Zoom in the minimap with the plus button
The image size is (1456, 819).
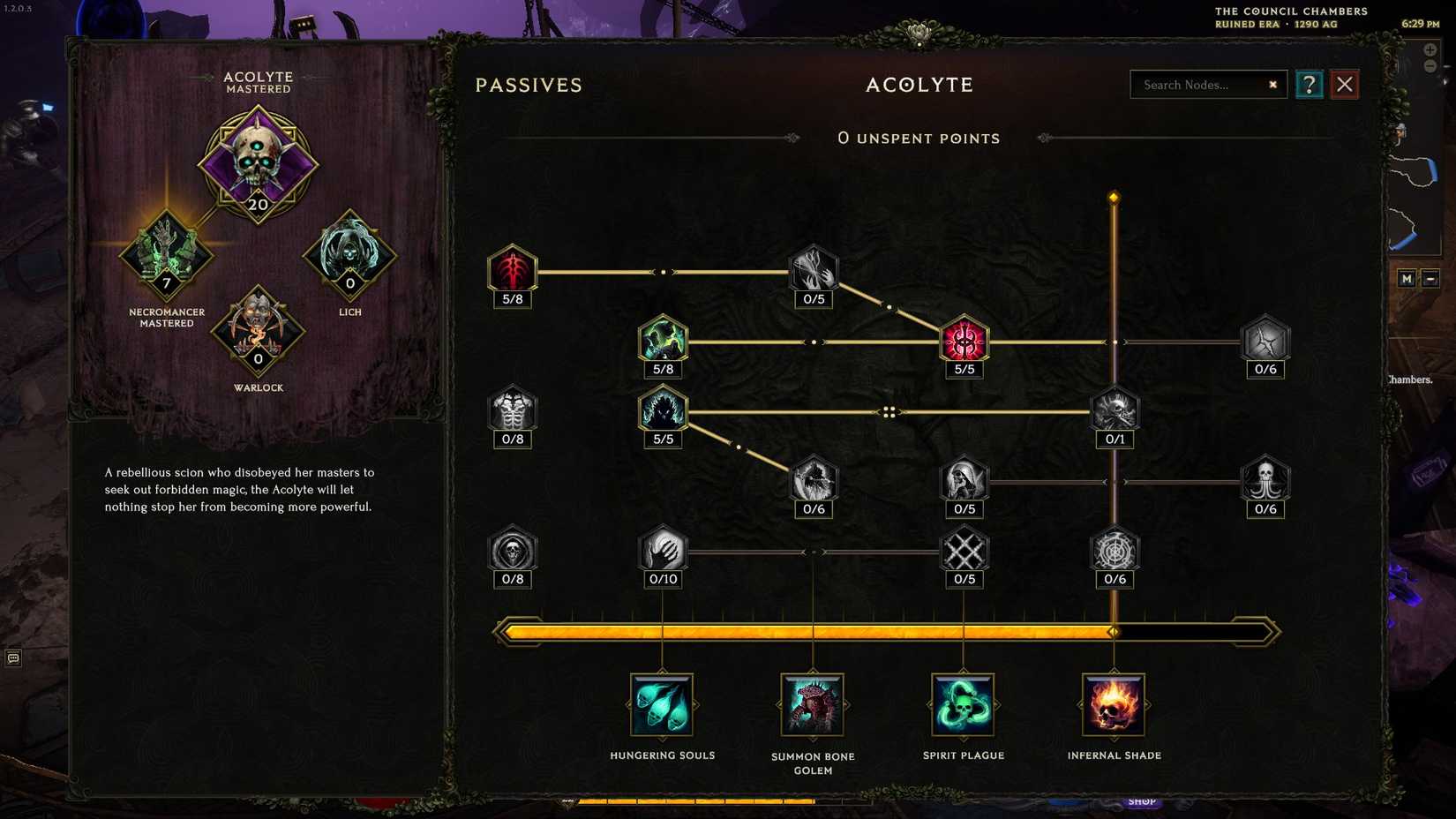coord(1430,49)
